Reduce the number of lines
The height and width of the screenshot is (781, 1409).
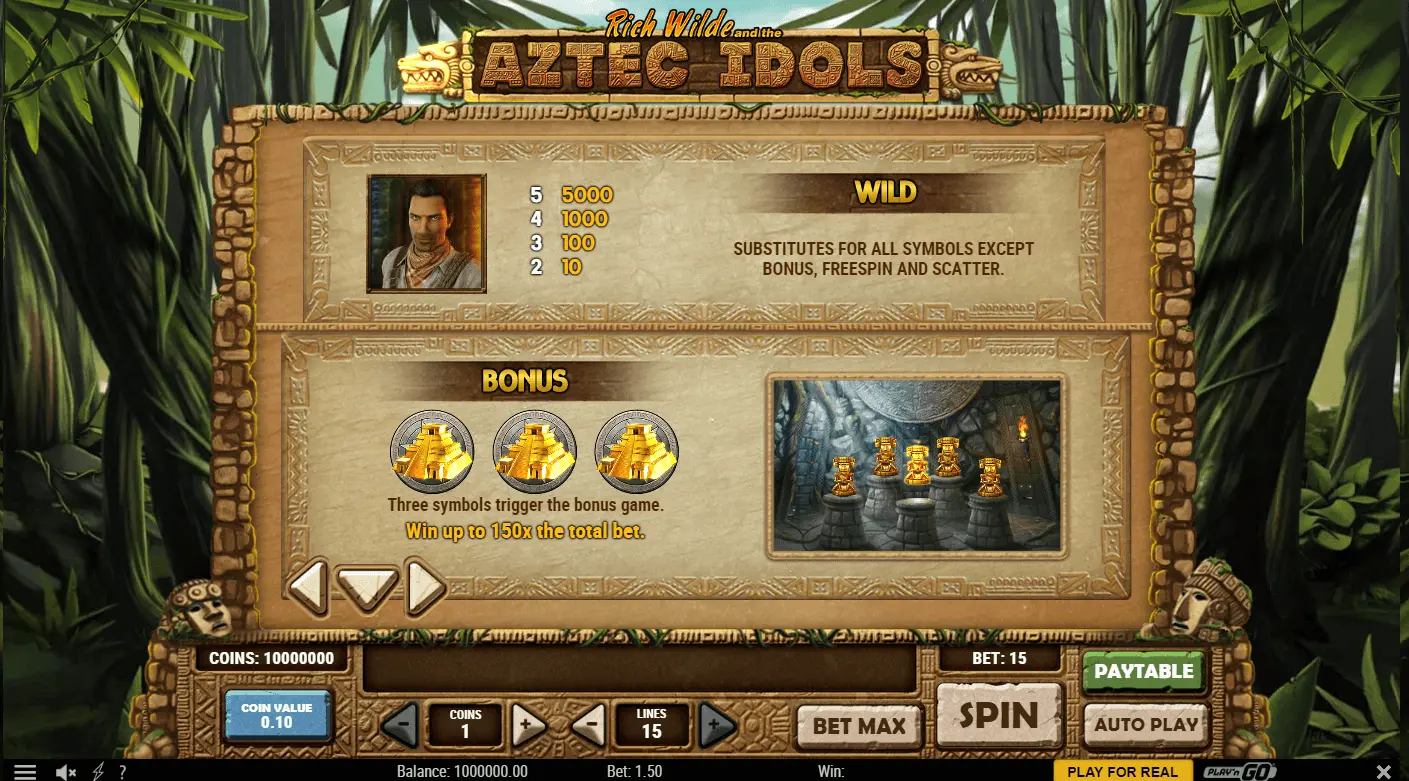click(x=589, y=724)
